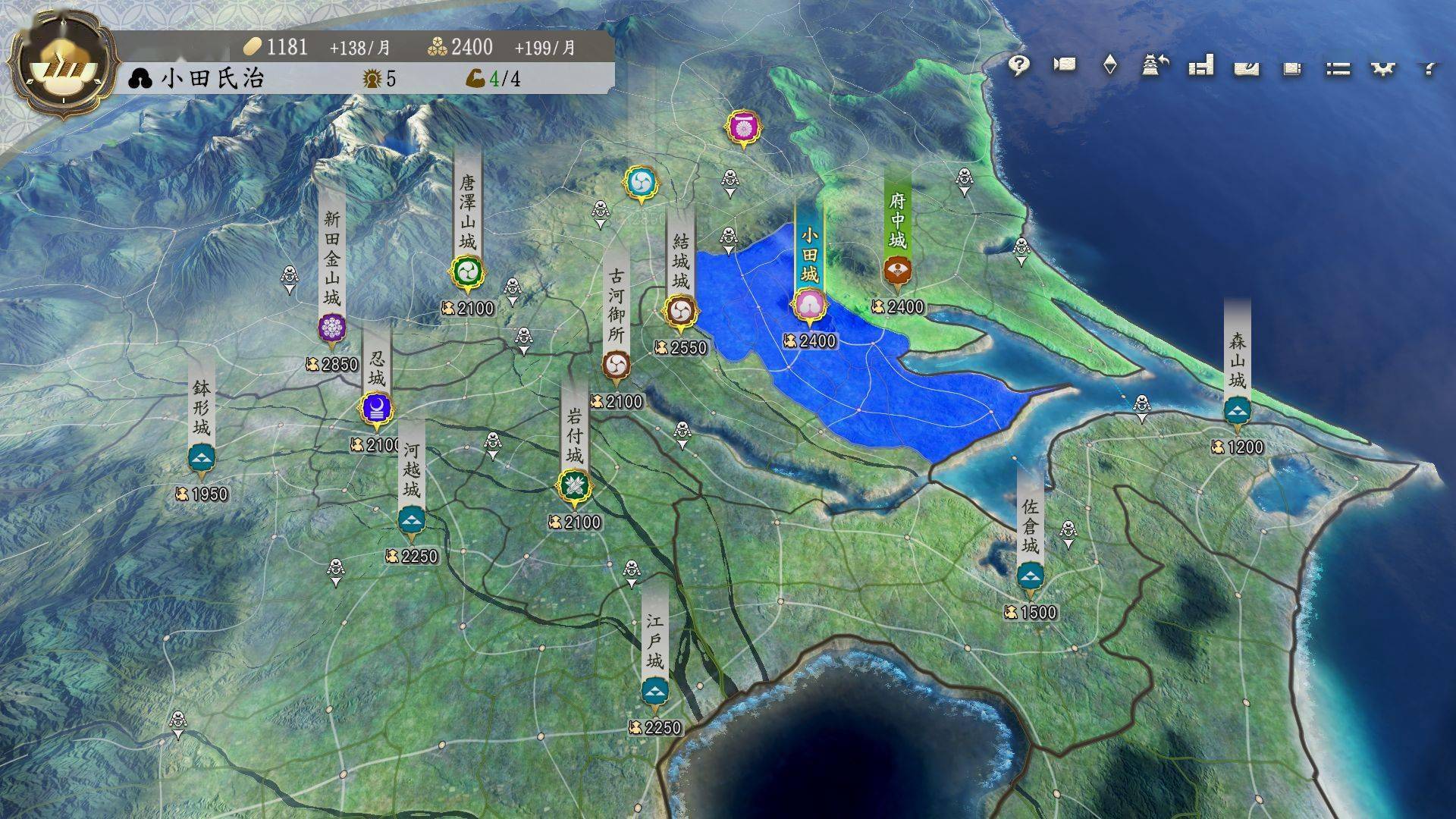Return to home castle with castle-arrow icon
Screen dimensions: 1456x819
pyautogui.click(x=1154, y=65)
